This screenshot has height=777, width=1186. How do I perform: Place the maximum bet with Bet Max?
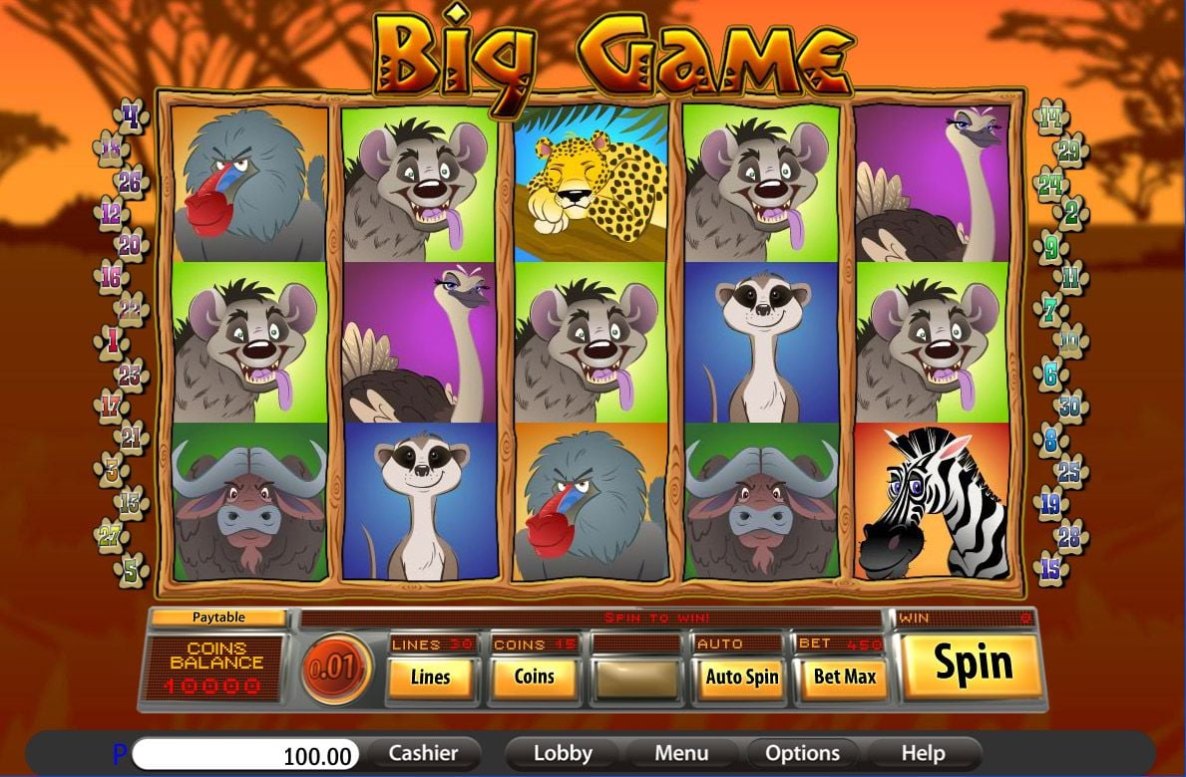845,677
